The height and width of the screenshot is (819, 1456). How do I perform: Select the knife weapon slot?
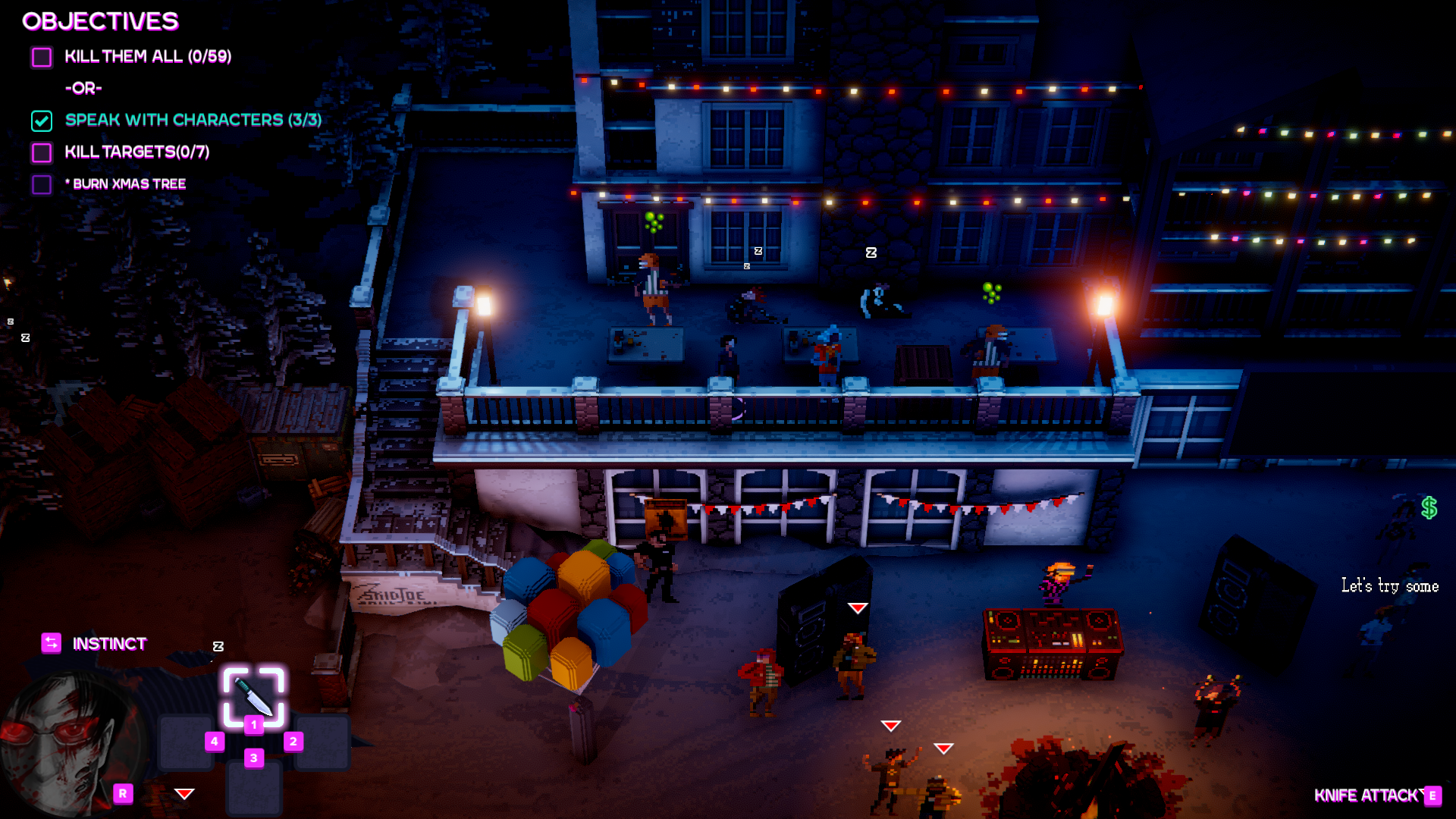253,695
